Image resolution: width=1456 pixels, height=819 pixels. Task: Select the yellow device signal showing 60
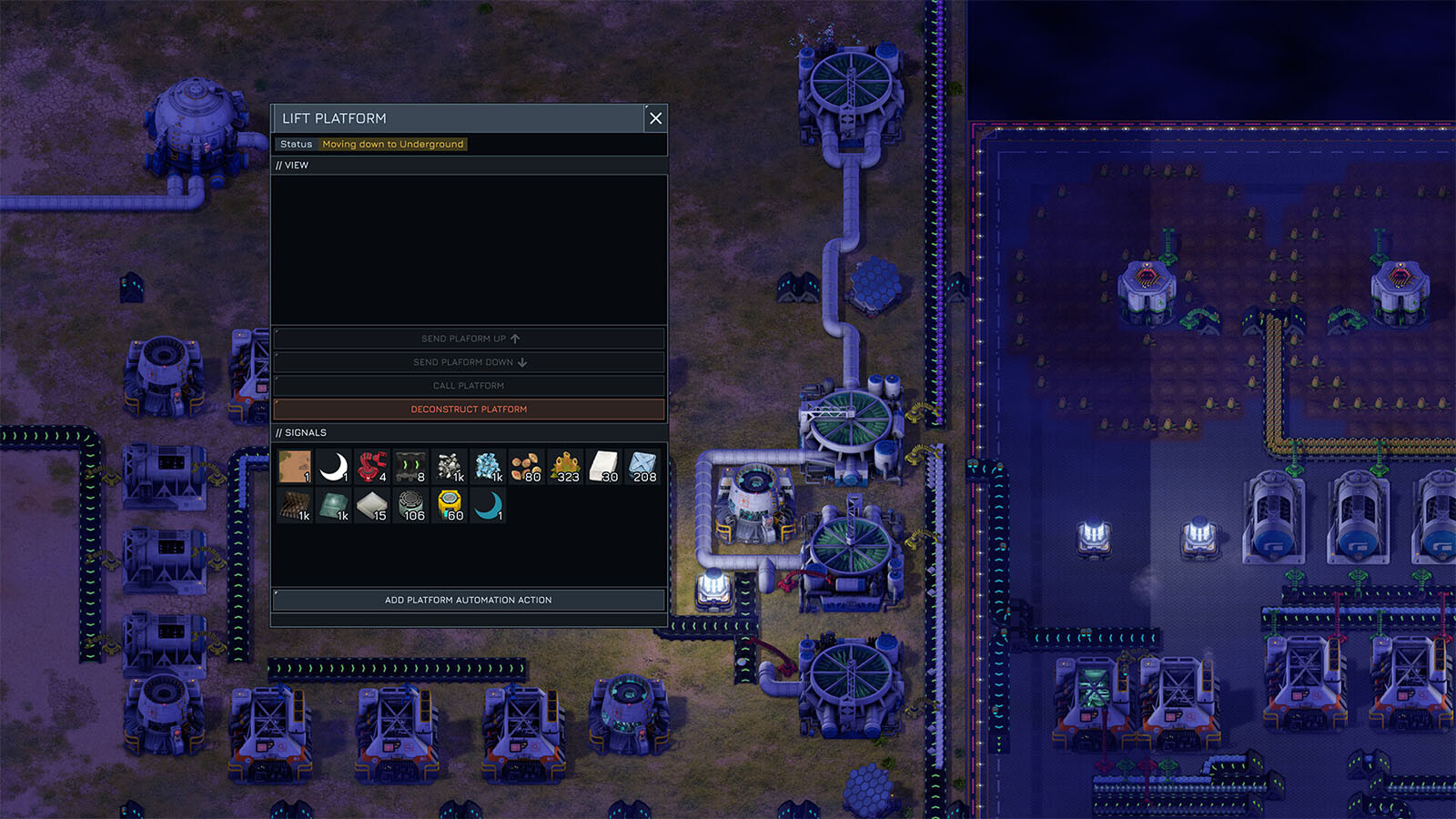pyautogui.click(x=450, y=506)
